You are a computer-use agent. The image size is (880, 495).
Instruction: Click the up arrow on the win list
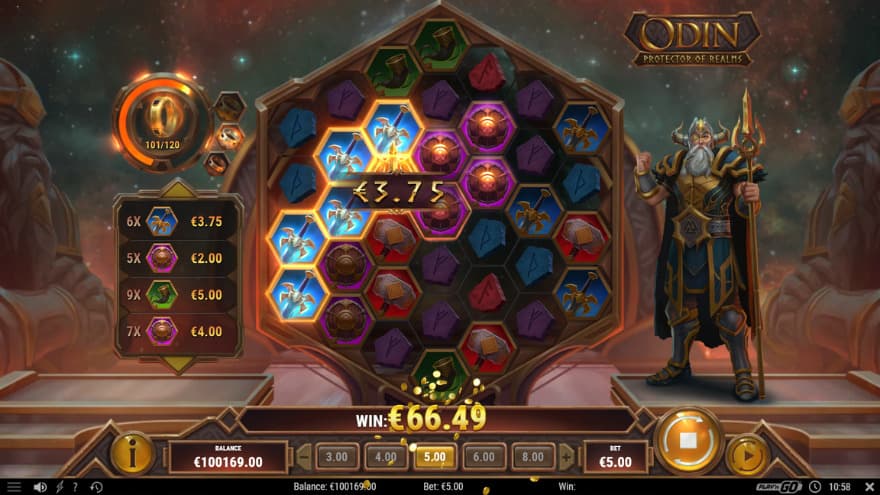177,187
